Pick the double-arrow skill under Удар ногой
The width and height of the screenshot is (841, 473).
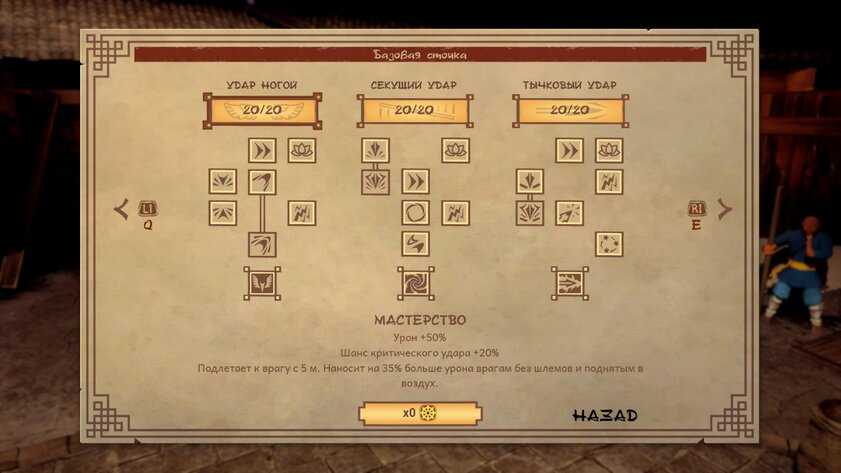click(x=262, y=150)
